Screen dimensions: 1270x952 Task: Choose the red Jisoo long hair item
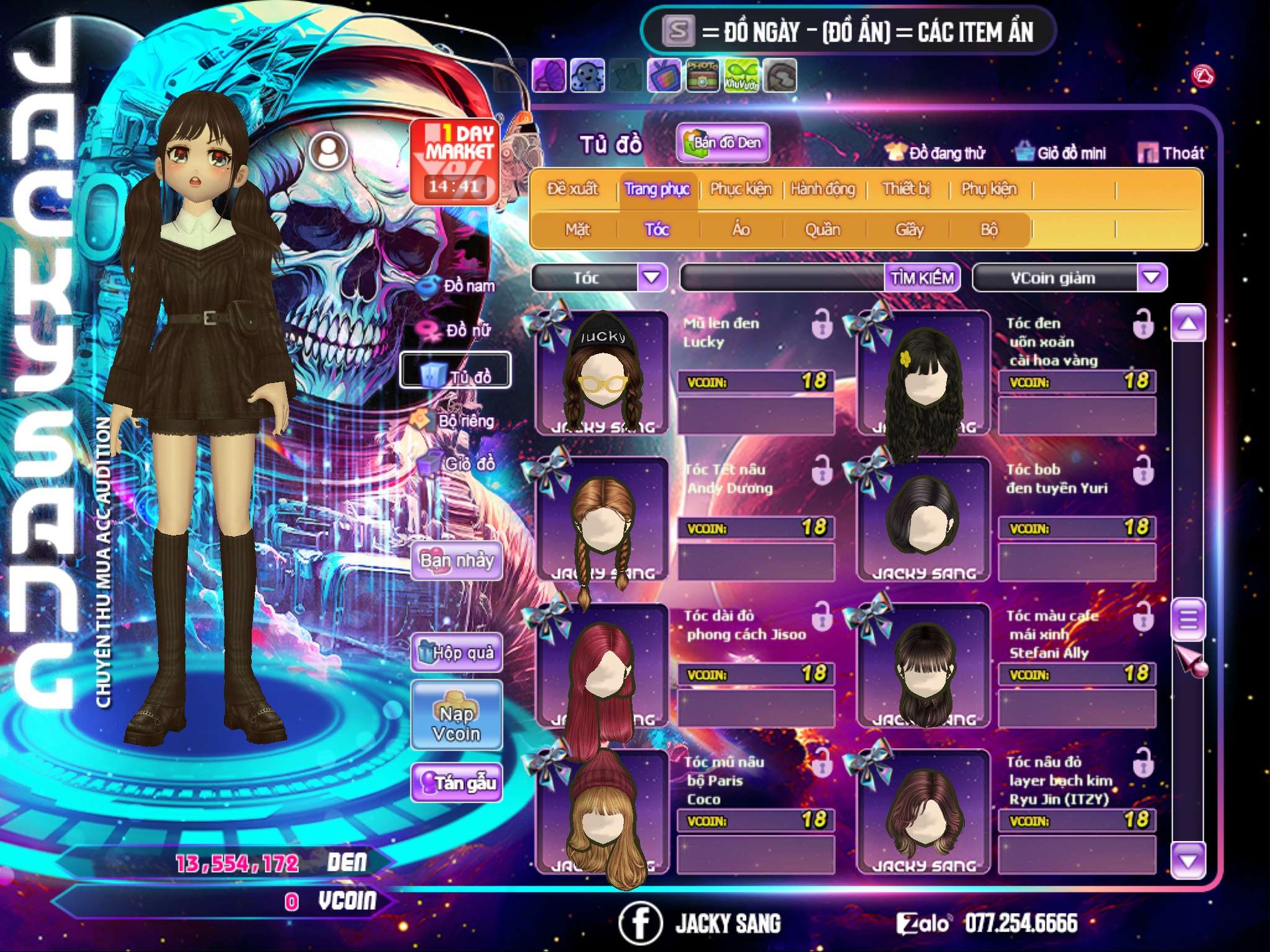click(x=602, y=666)
